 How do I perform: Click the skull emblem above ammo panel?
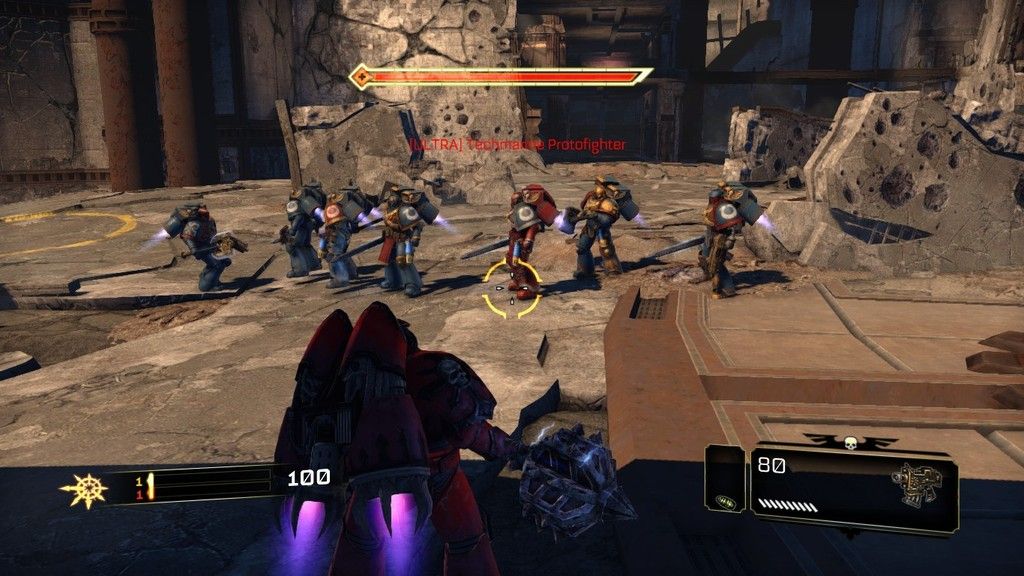point(852,441)
